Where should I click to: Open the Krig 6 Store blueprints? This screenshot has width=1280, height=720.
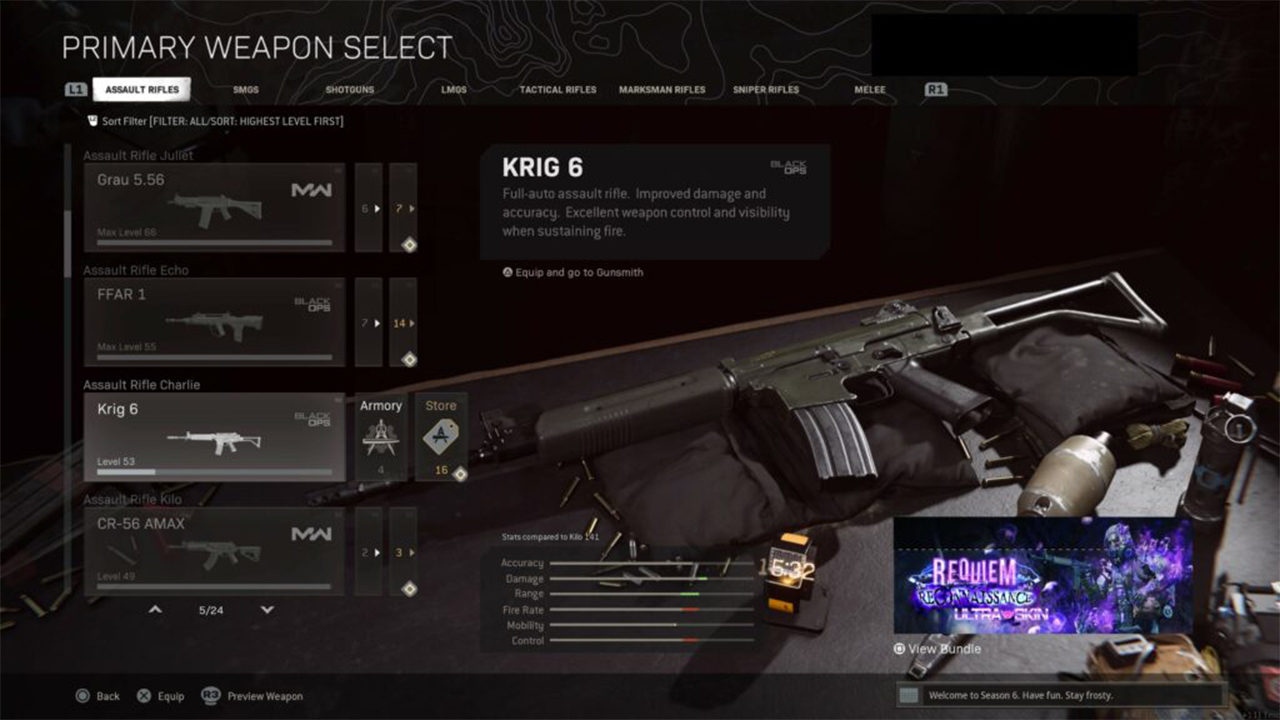[441, 437]
